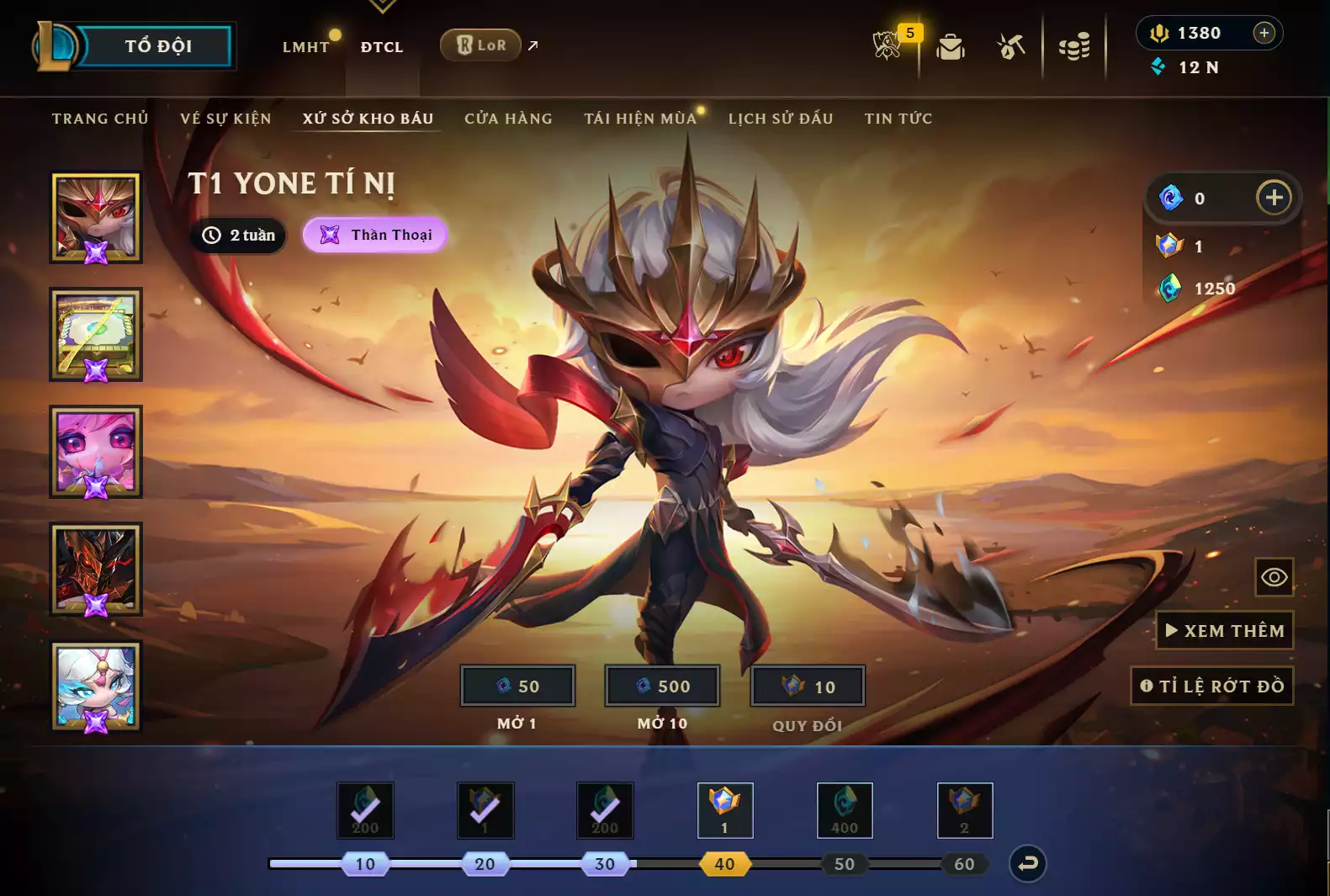Open the loot bag inventory icon
Viewport: 1330px width, 896px height.
coord(951,48)
